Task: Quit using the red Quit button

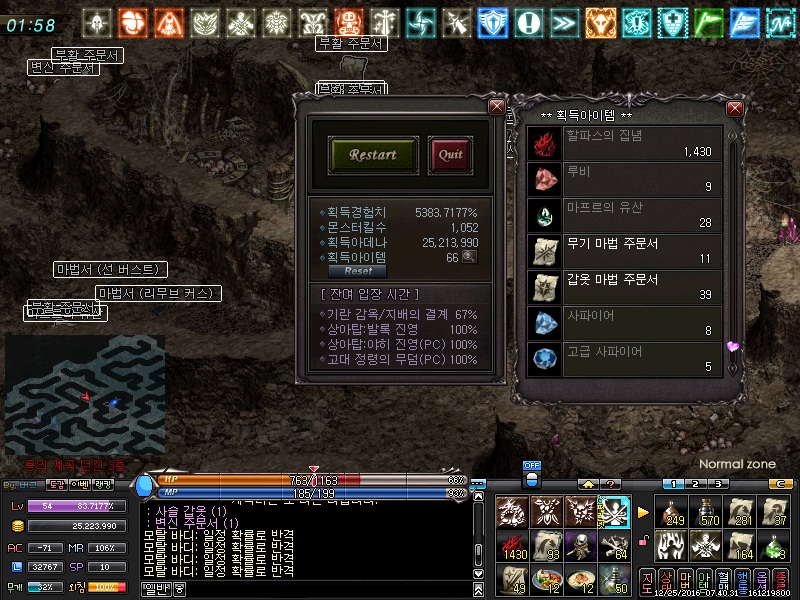Action: coord(450,155)
